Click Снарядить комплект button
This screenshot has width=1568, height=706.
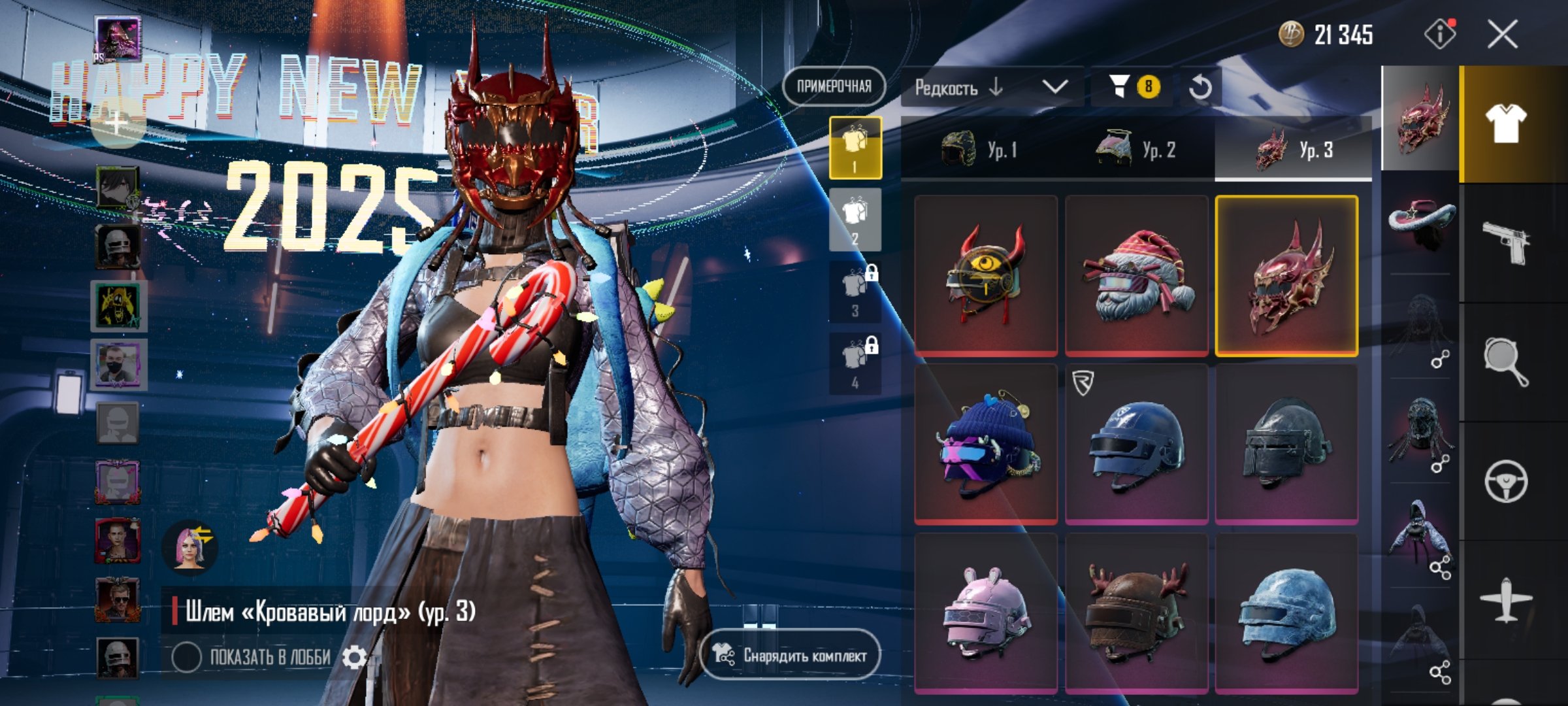[x=791, y=654]
